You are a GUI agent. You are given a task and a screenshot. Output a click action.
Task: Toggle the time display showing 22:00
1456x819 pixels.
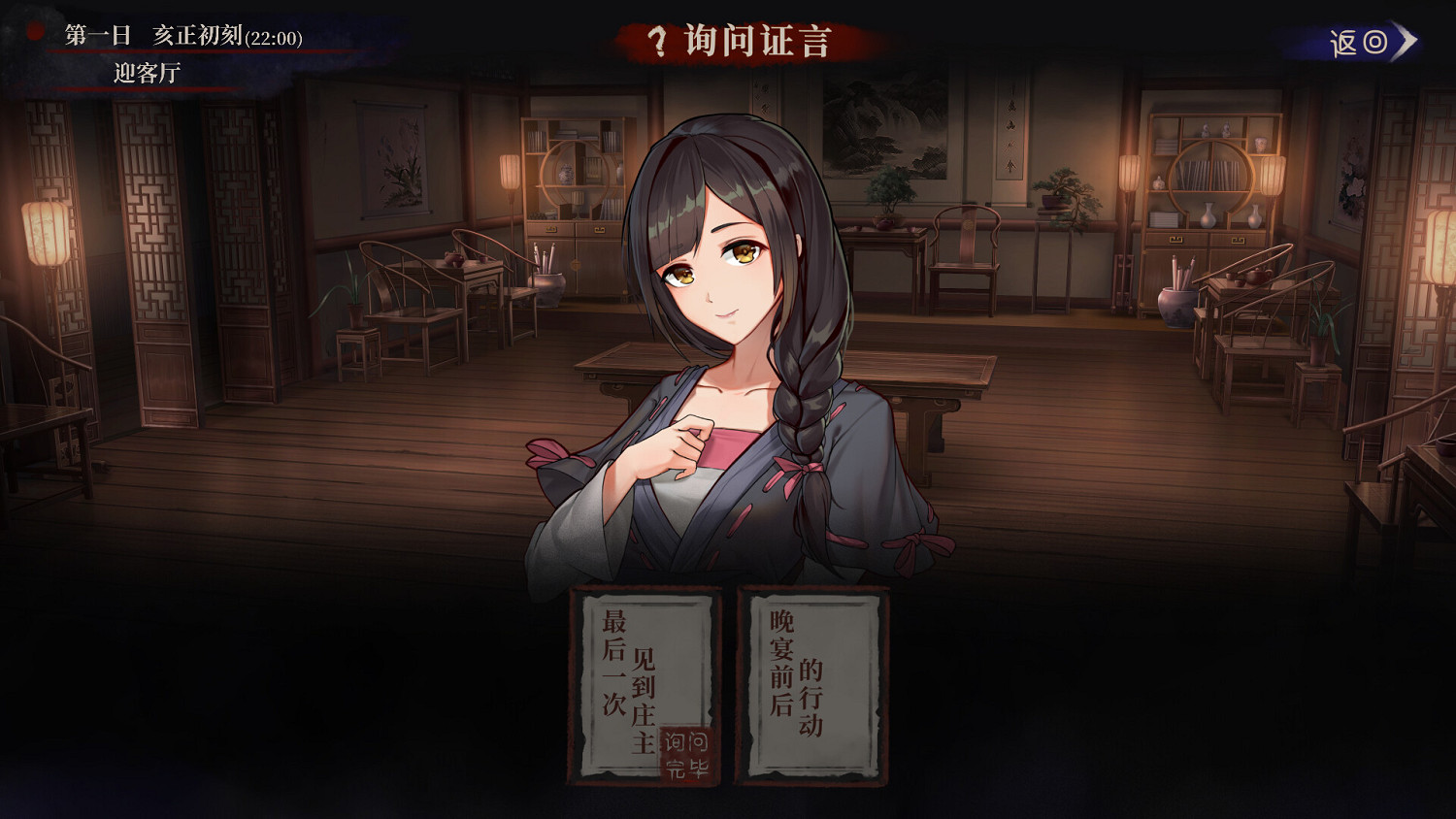coord(274,37)
